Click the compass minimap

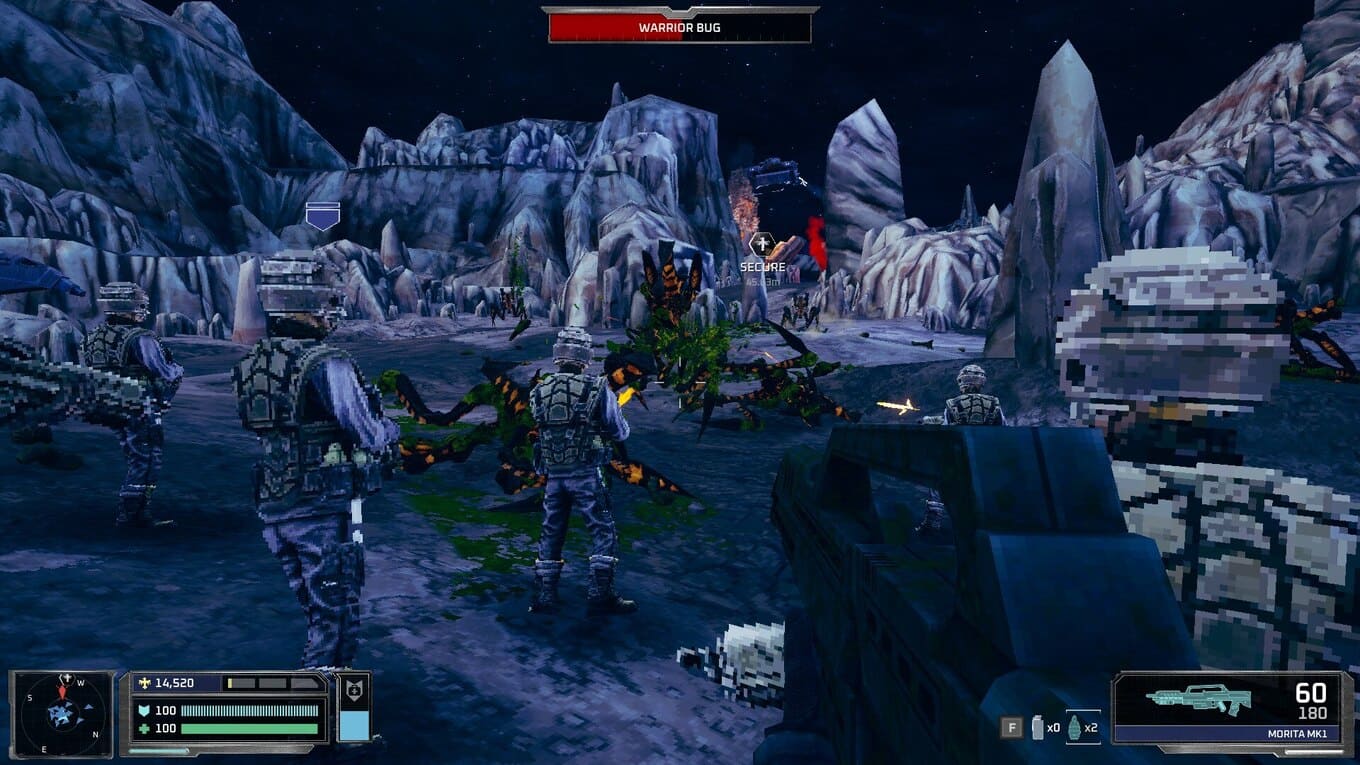point(62,711)
